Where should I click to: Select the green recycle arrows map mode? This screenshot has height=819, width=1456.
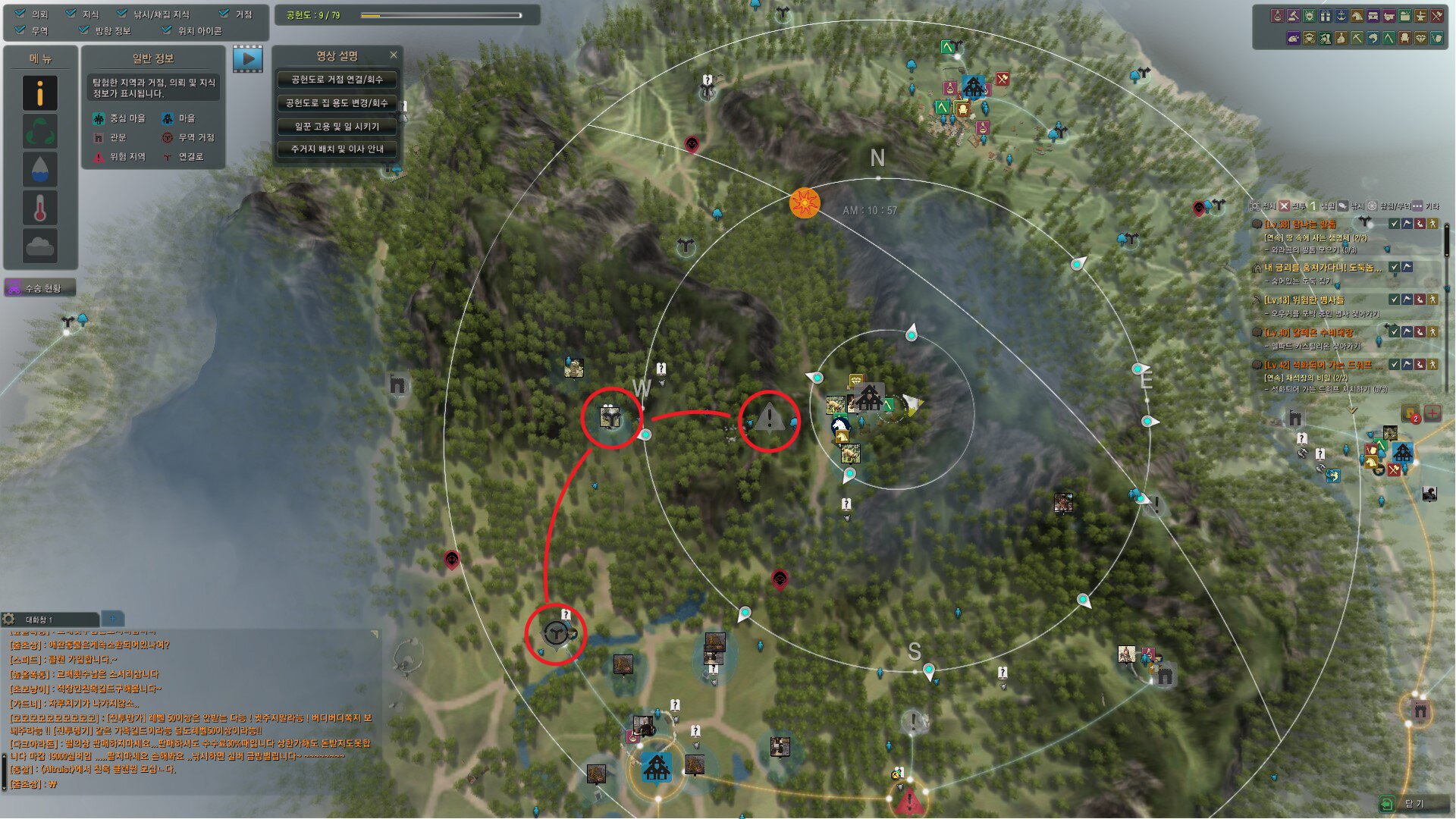pos(40,131)
